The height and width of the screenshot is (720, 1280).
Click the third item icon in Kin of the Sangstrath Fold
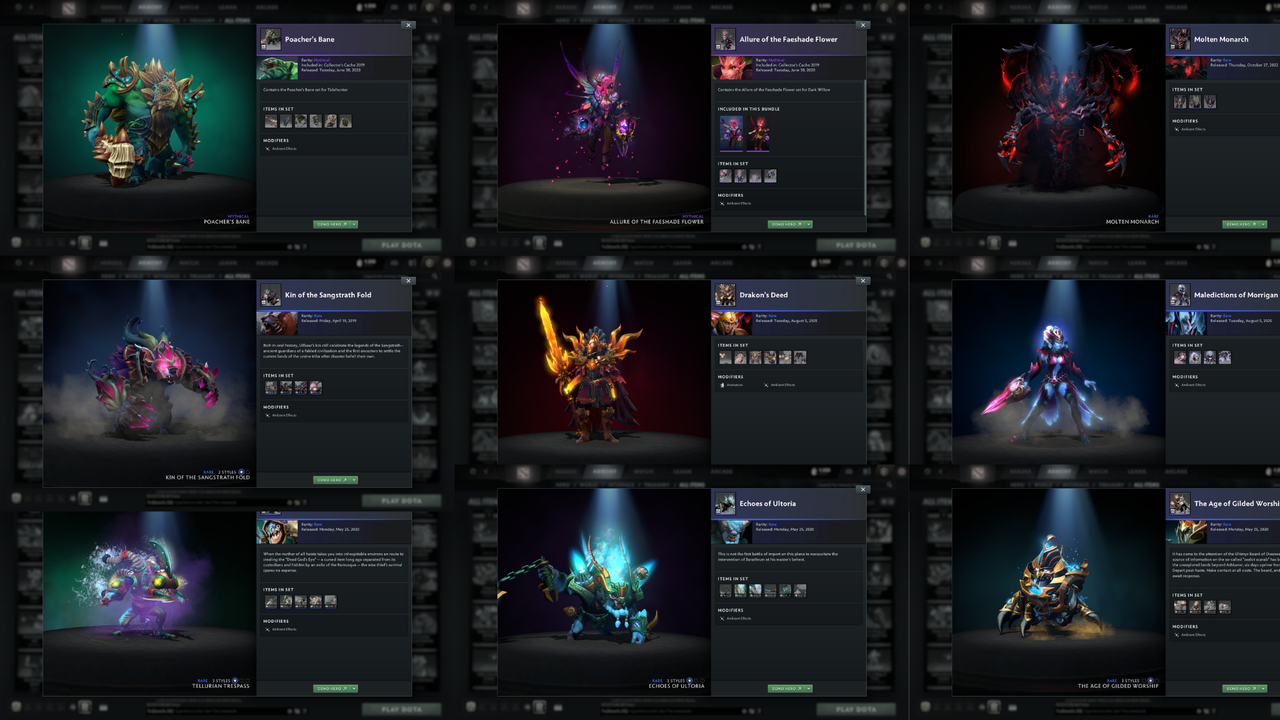[301, 387]
